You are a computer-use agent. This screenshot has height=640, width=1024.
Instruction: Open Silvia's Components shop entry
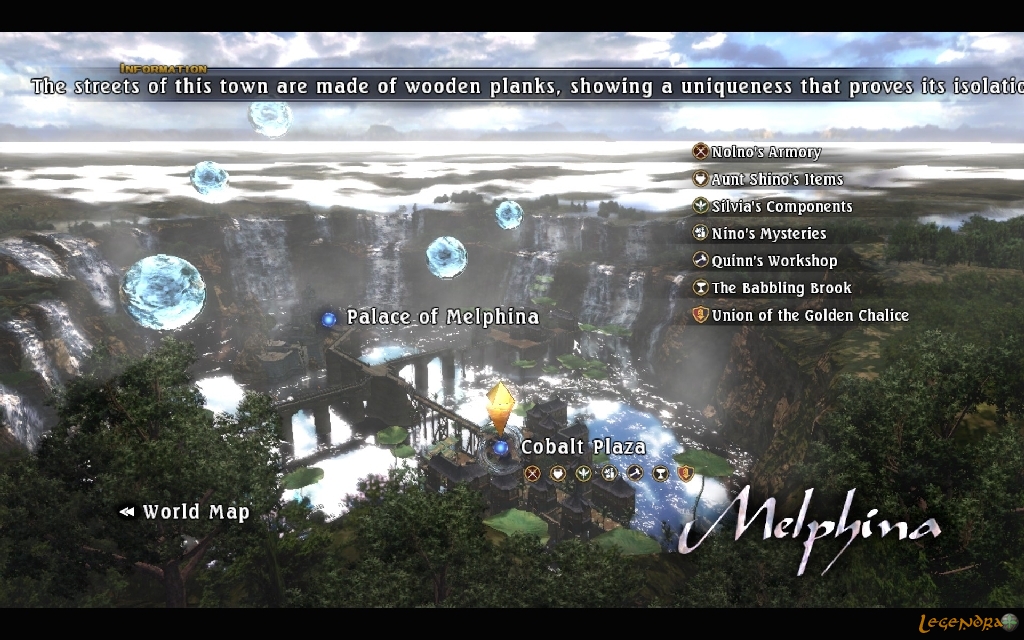pyautogui.click(x=781, y=206)
